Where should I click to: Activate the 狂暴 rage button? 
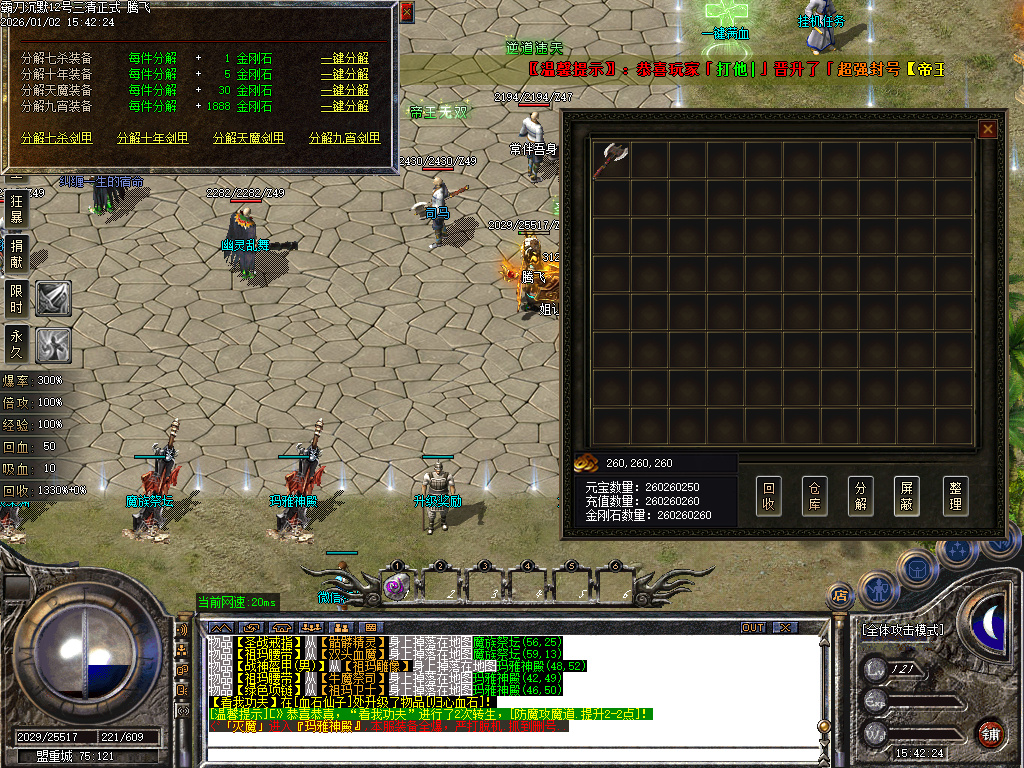[x=17, y=209]
